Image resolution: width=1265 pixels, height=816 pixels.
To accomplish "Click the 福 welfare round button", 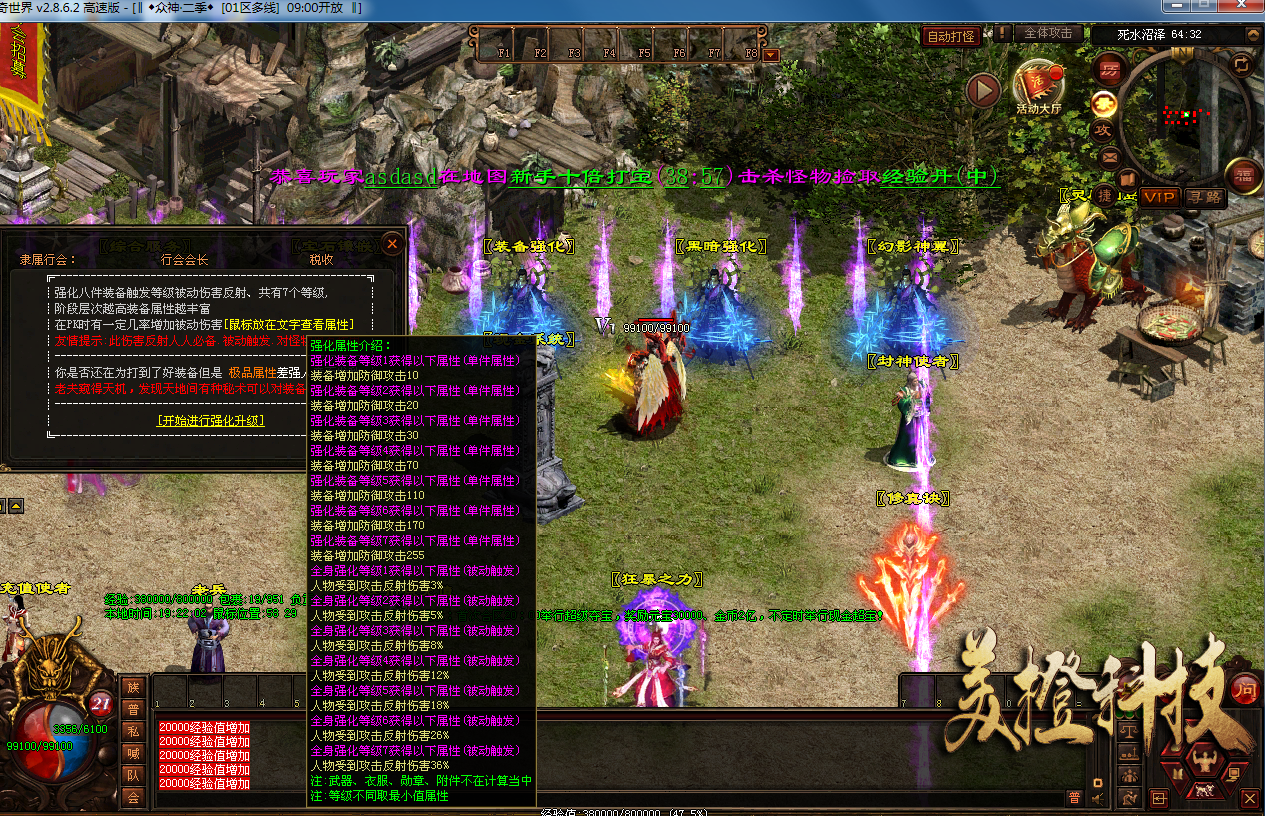I will [1243, 177].
